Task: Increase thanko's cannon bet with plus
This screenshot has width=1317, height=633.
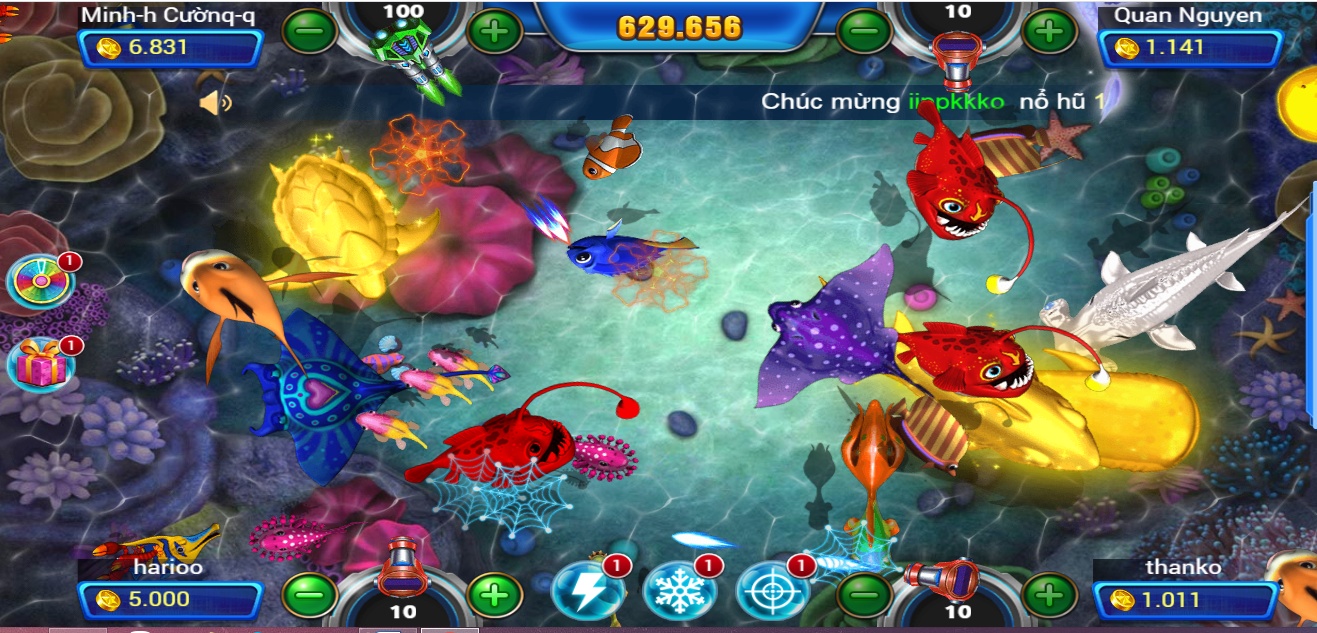Action: coord(1048,596)
